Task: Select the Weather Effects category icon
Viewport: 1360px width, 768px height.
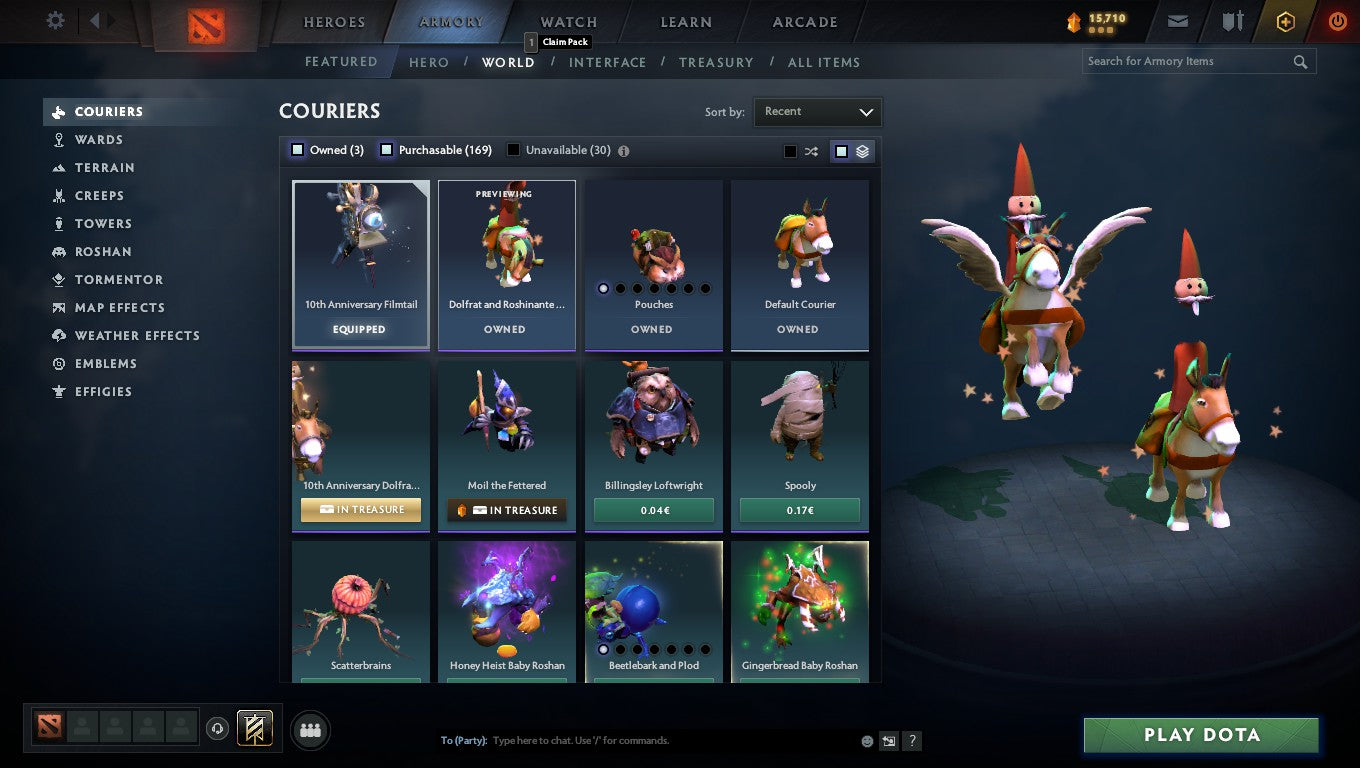Action: [x=57, y=335]
